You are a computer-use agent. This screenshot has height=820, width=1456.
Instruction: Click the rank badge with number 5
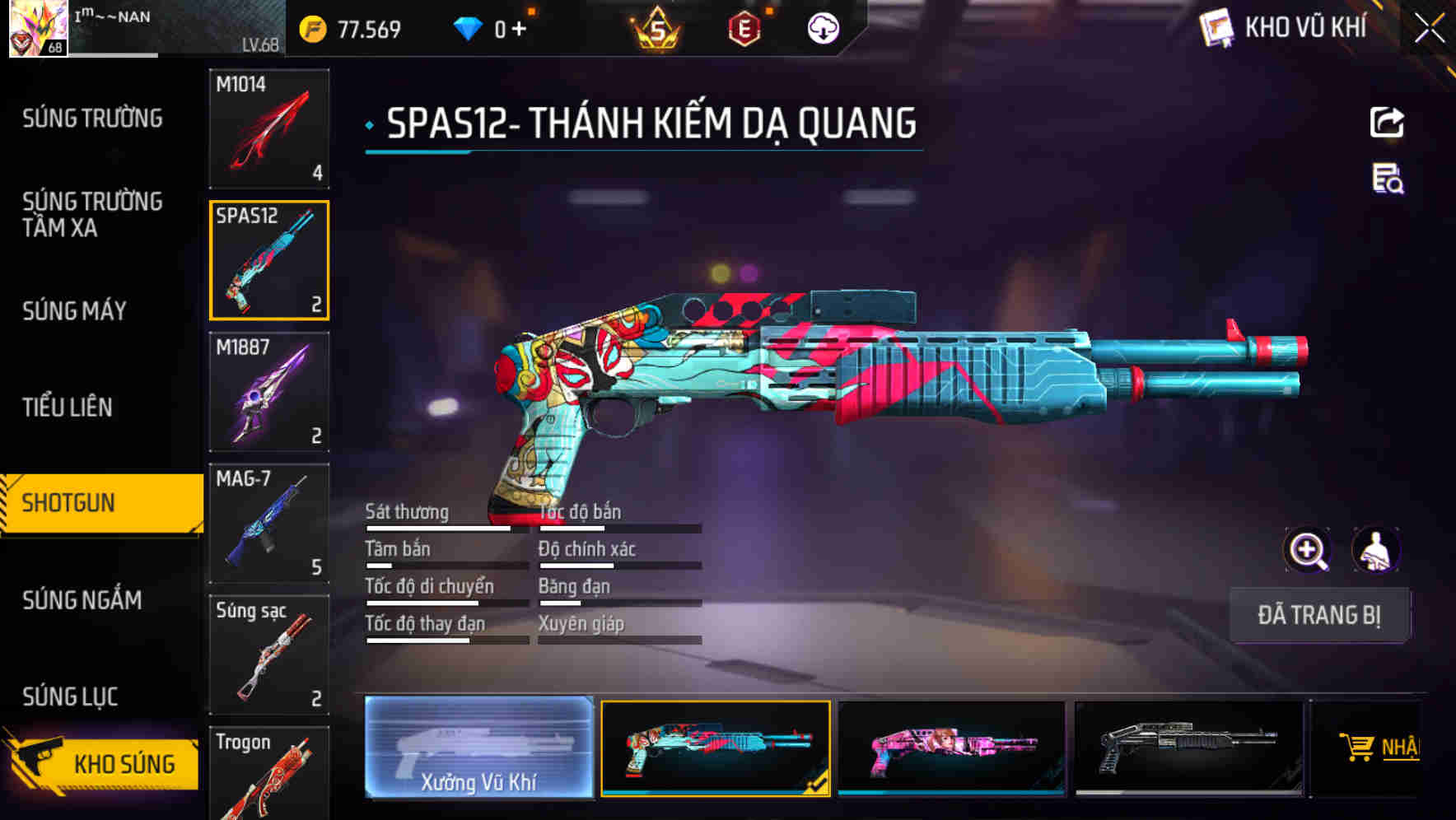[655, 30]
